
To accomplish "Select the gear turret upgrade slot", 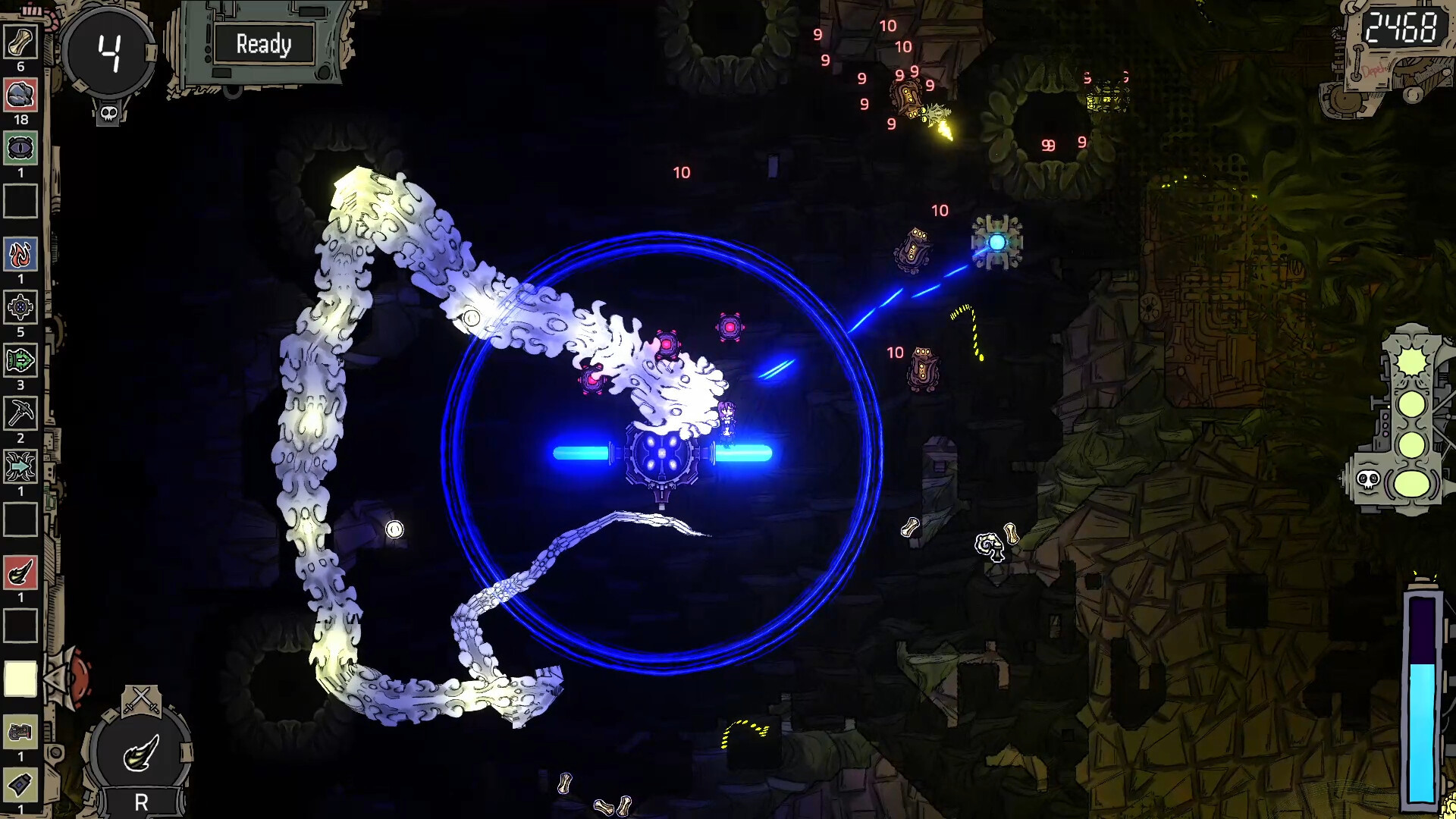I will 20,308.
